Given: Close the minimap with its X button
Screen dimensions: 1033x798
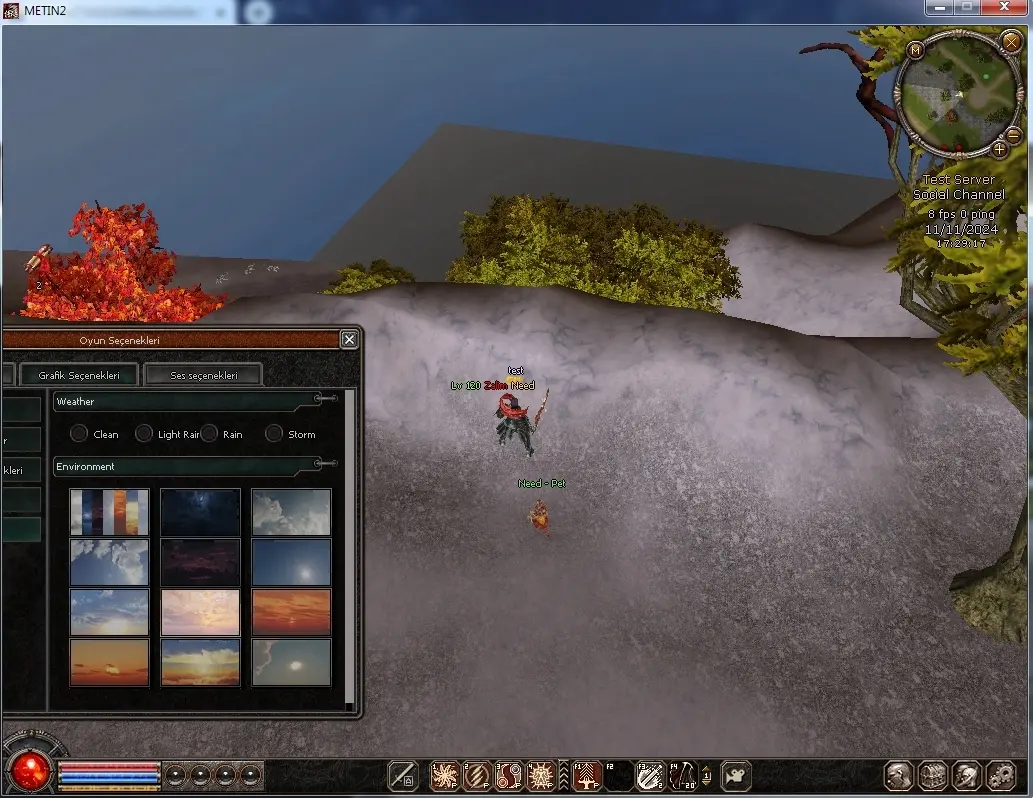Looking at the screenshot, I should pos(1010,41).
